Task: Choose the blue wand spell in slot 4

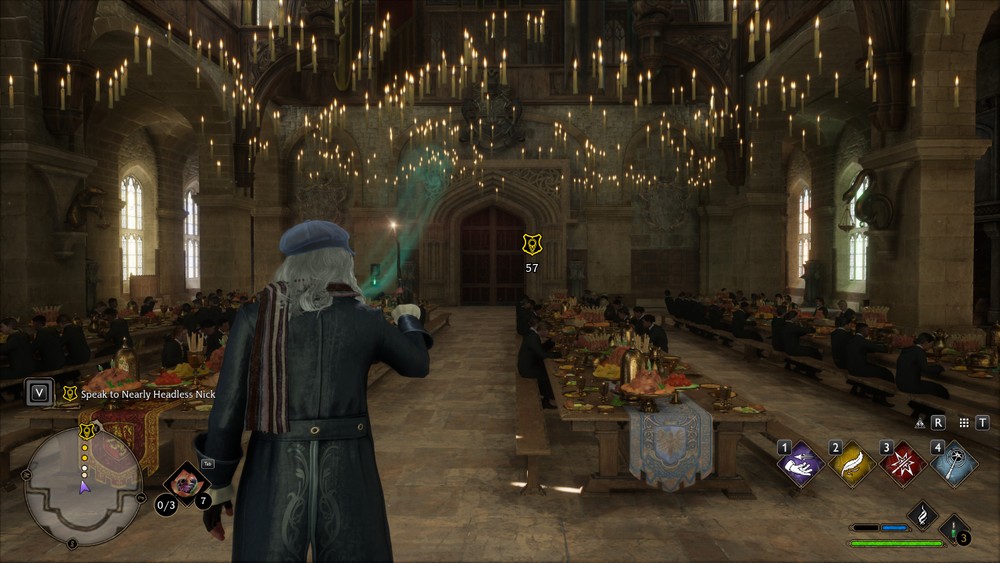Action: pos(952,464)
